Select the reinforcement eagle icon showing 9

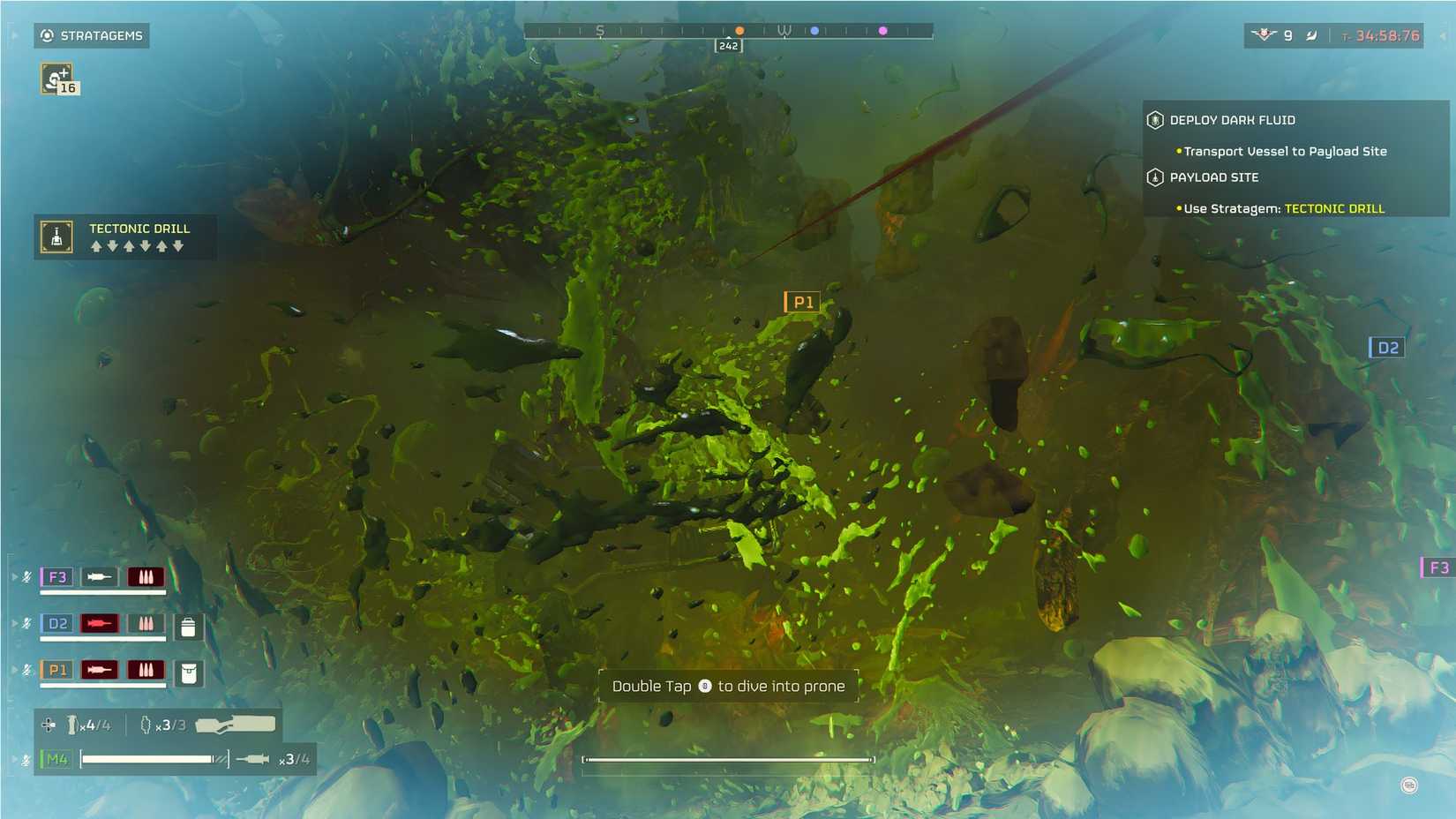click(1264, 35)
